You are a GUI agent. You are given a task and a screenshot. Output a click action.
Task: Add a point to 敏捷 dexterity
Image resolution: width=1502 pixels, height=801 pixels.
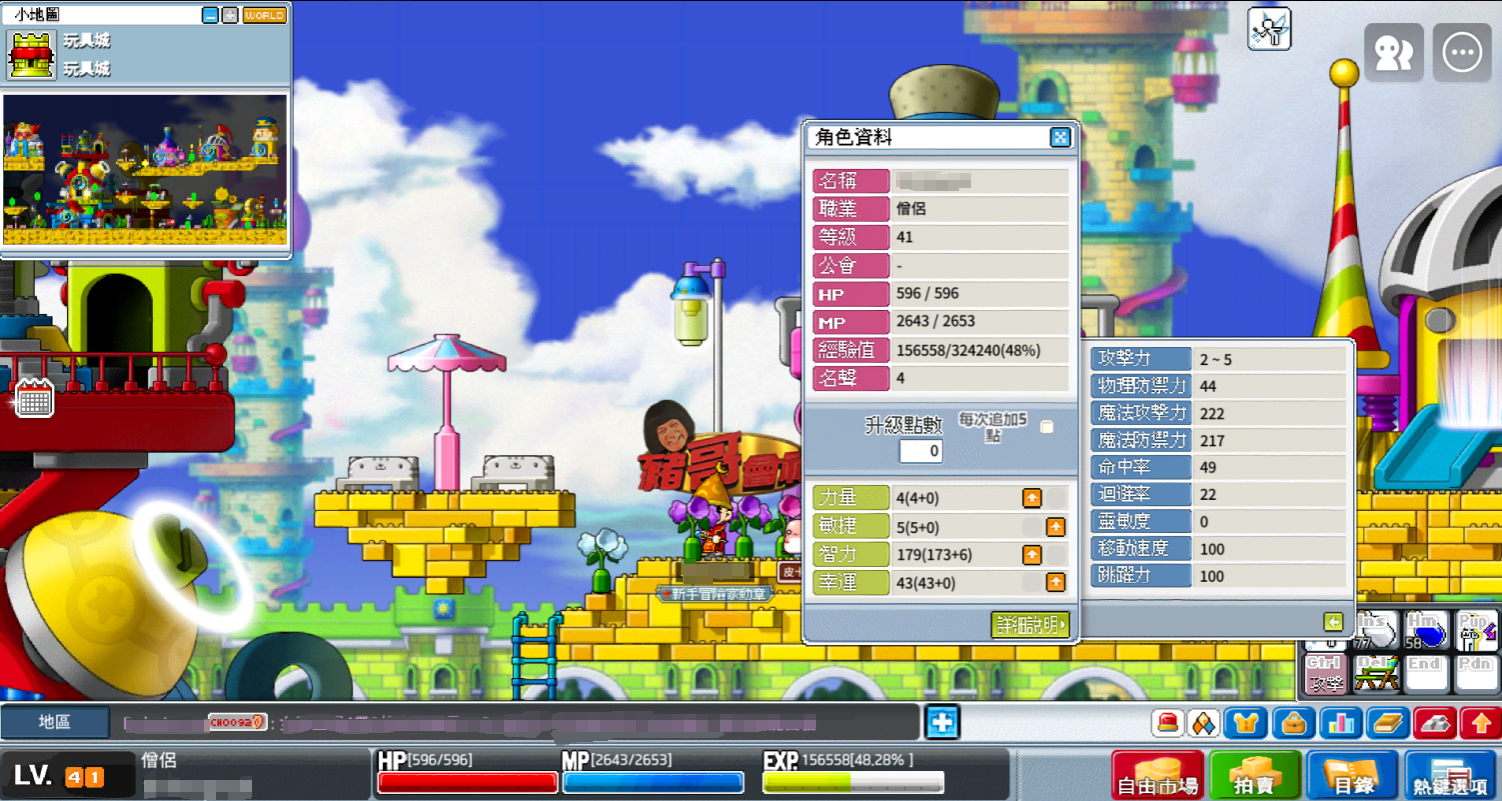(x=1055, y=527)
